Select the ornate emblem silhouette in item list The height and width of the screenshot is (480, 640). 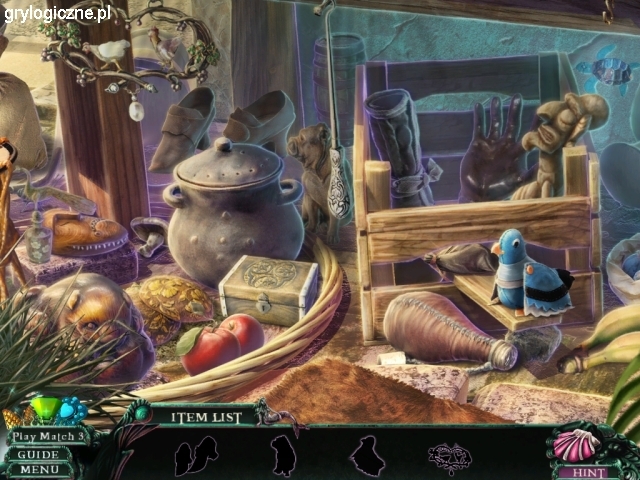[x=449, y=458]
